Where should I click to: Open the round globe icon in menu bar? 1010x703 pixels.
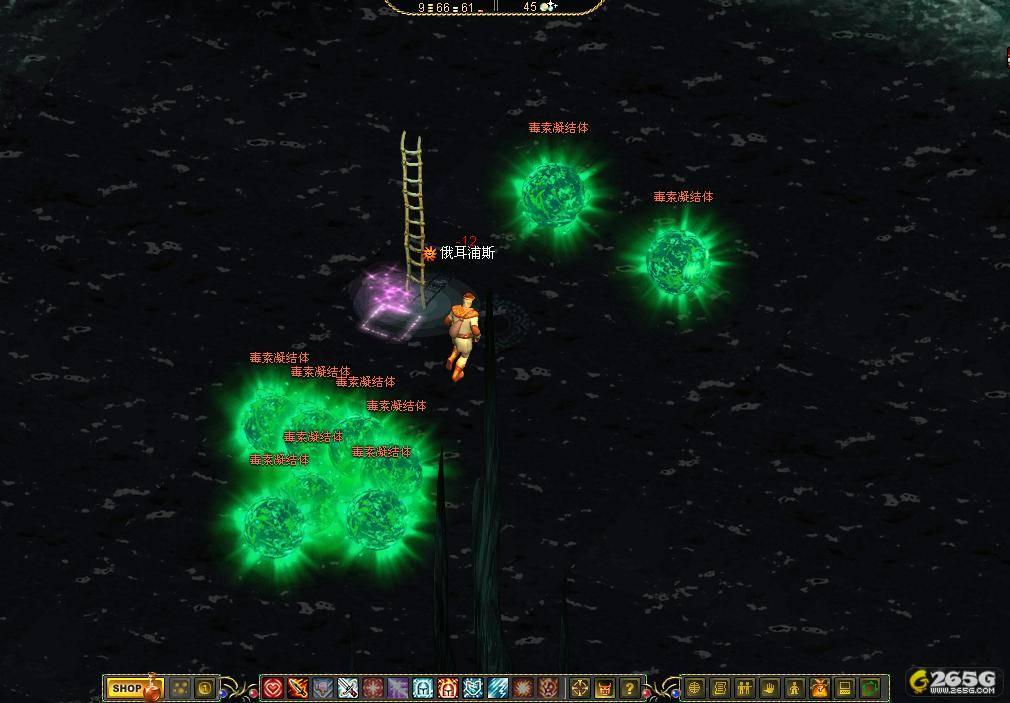click(x=695, y=688)
